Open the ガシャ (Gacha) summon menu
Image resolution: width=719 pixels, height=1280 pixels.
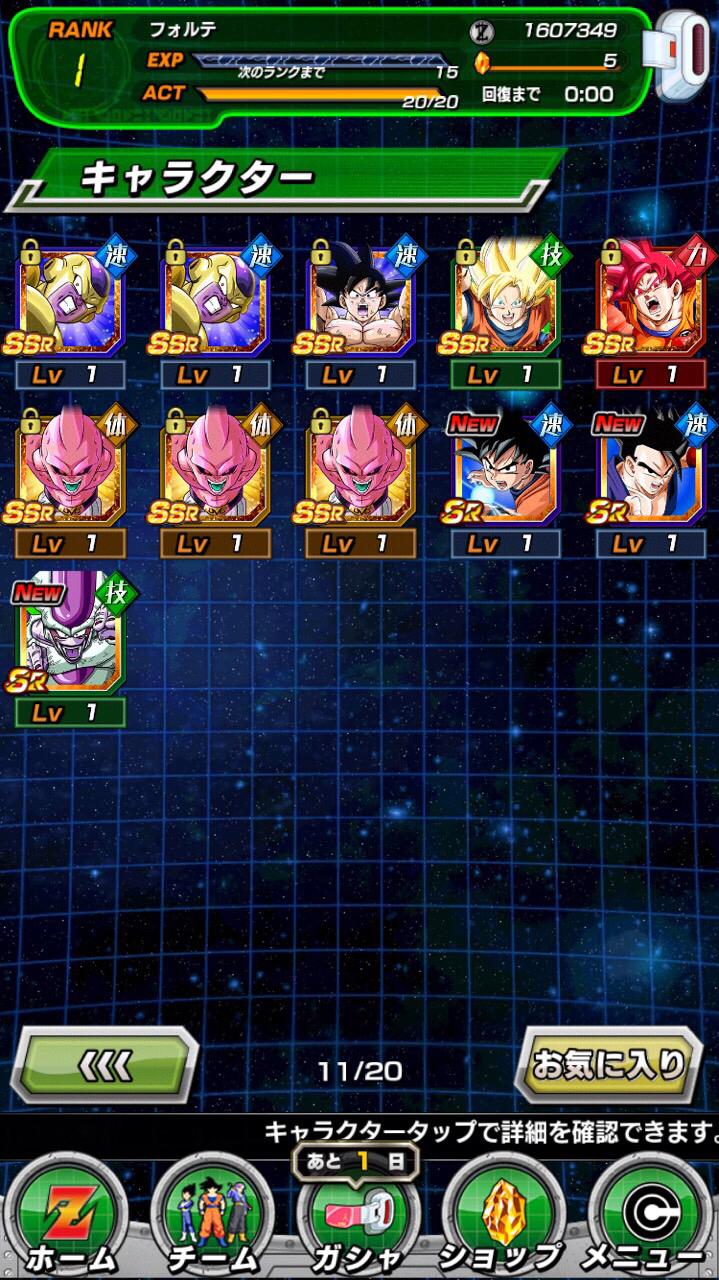[357, 1222]
